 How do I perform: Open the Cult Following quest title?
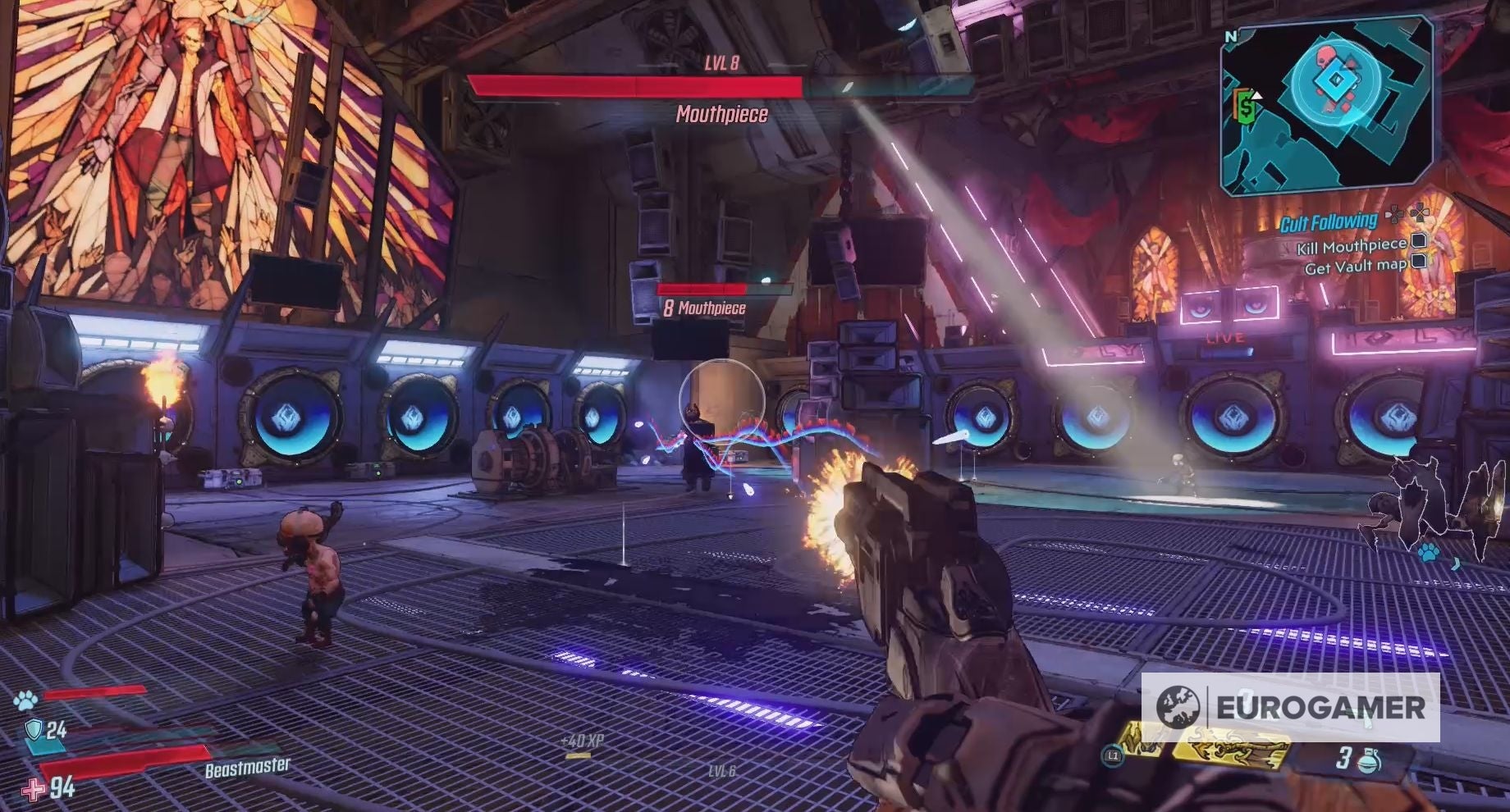click(x=1329, y=223)
